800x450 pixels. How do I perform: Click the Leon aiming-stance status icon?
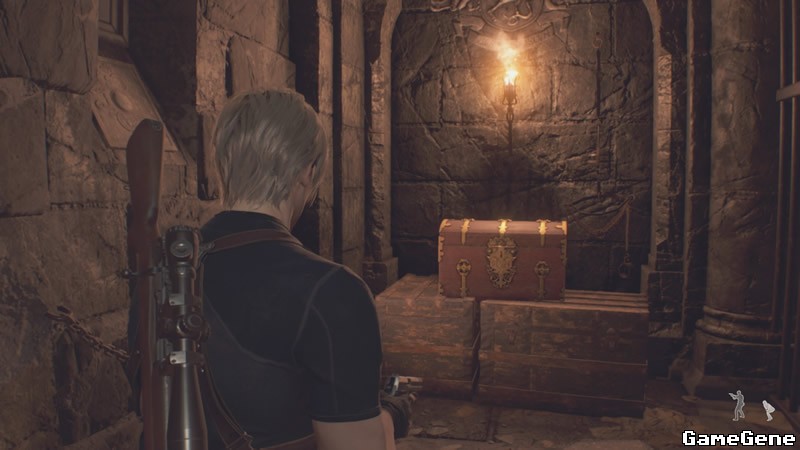(x=739, y=405)
